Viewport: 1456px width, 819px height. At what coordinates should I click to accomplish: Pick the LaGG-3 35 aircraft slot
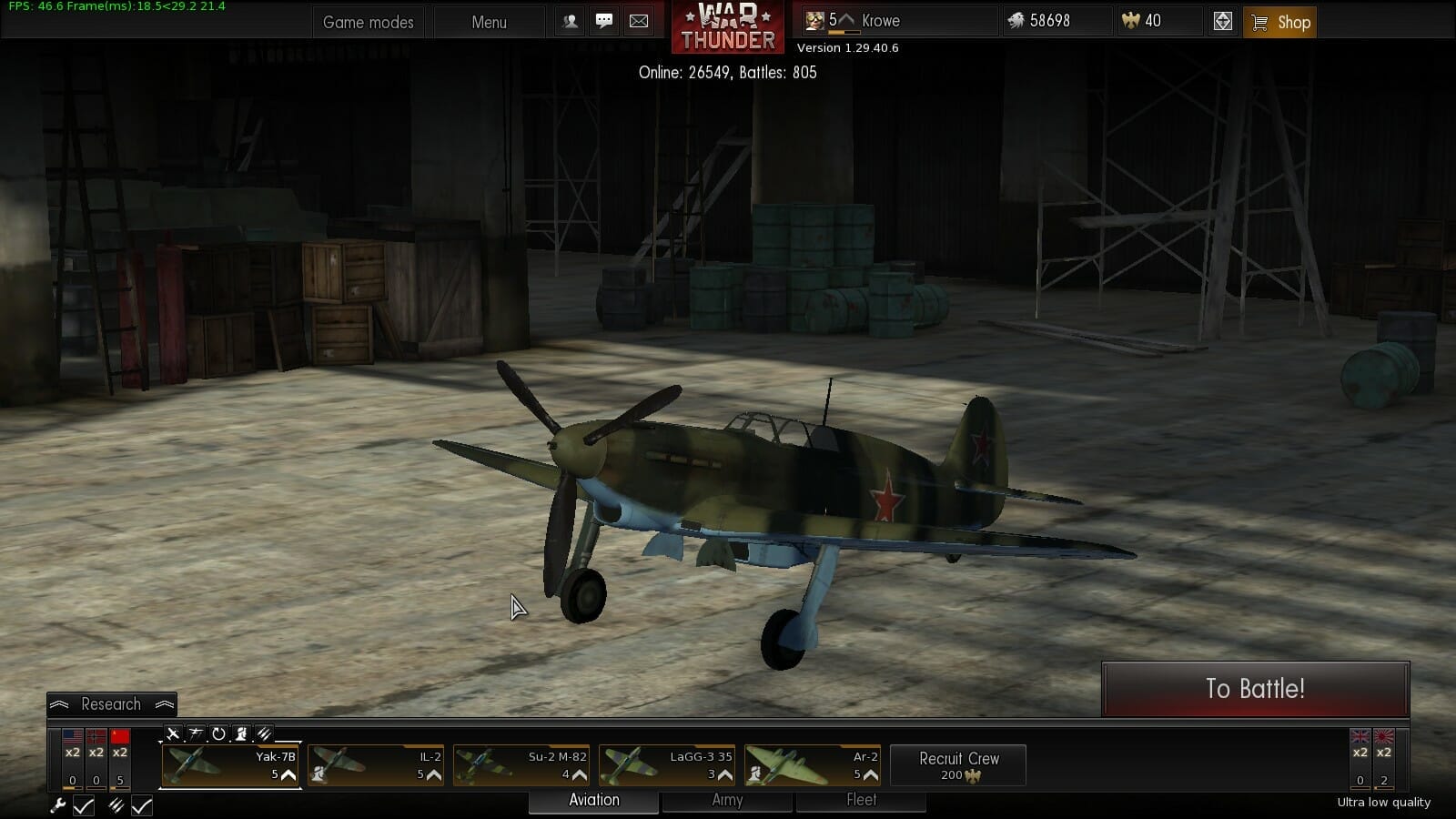click(x=667, y=765)
